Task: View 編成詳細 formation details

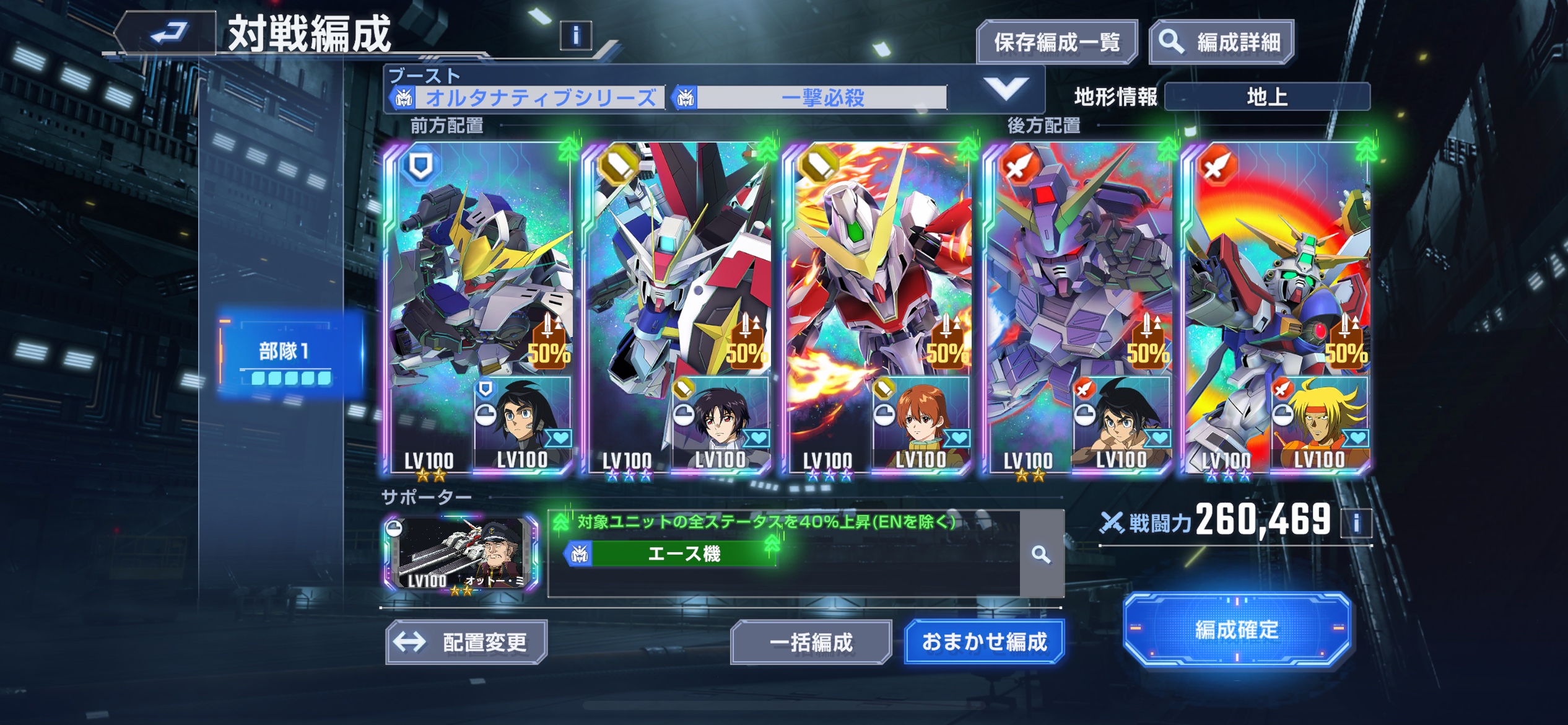Action: 1221,42
